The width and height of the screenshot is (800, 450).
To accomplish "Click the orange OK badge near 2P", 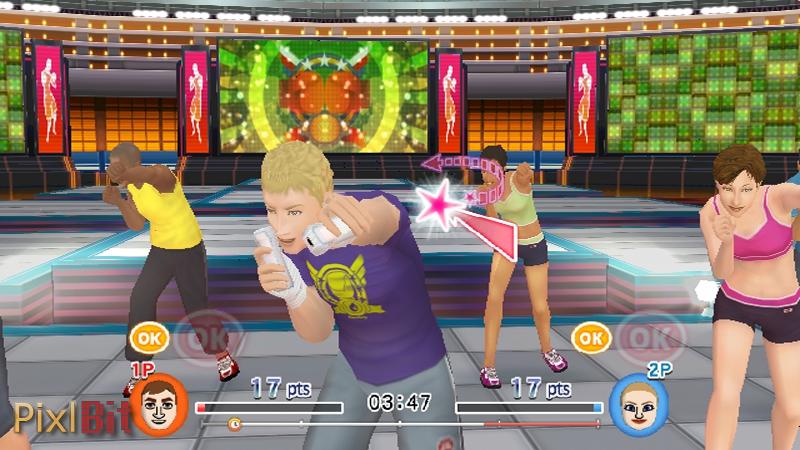I will [x=591, y=338].
